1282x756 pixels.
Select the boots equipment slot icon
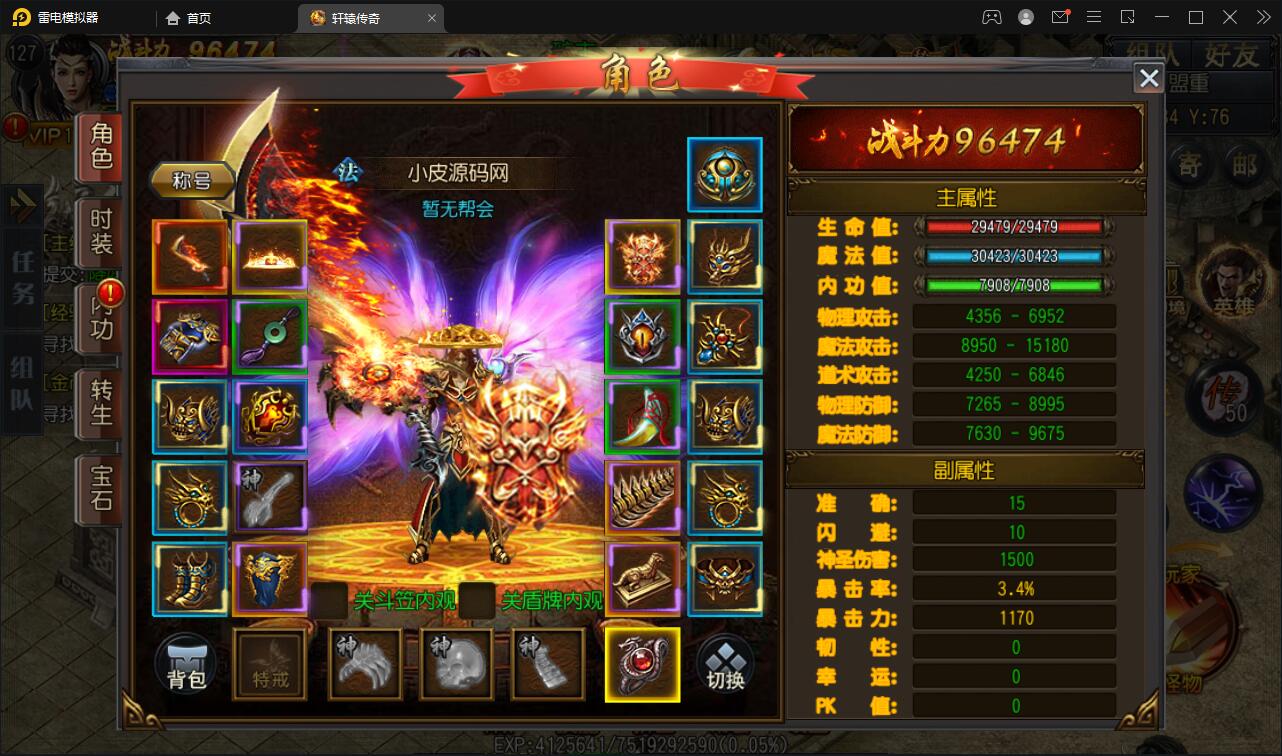[190, 580]
